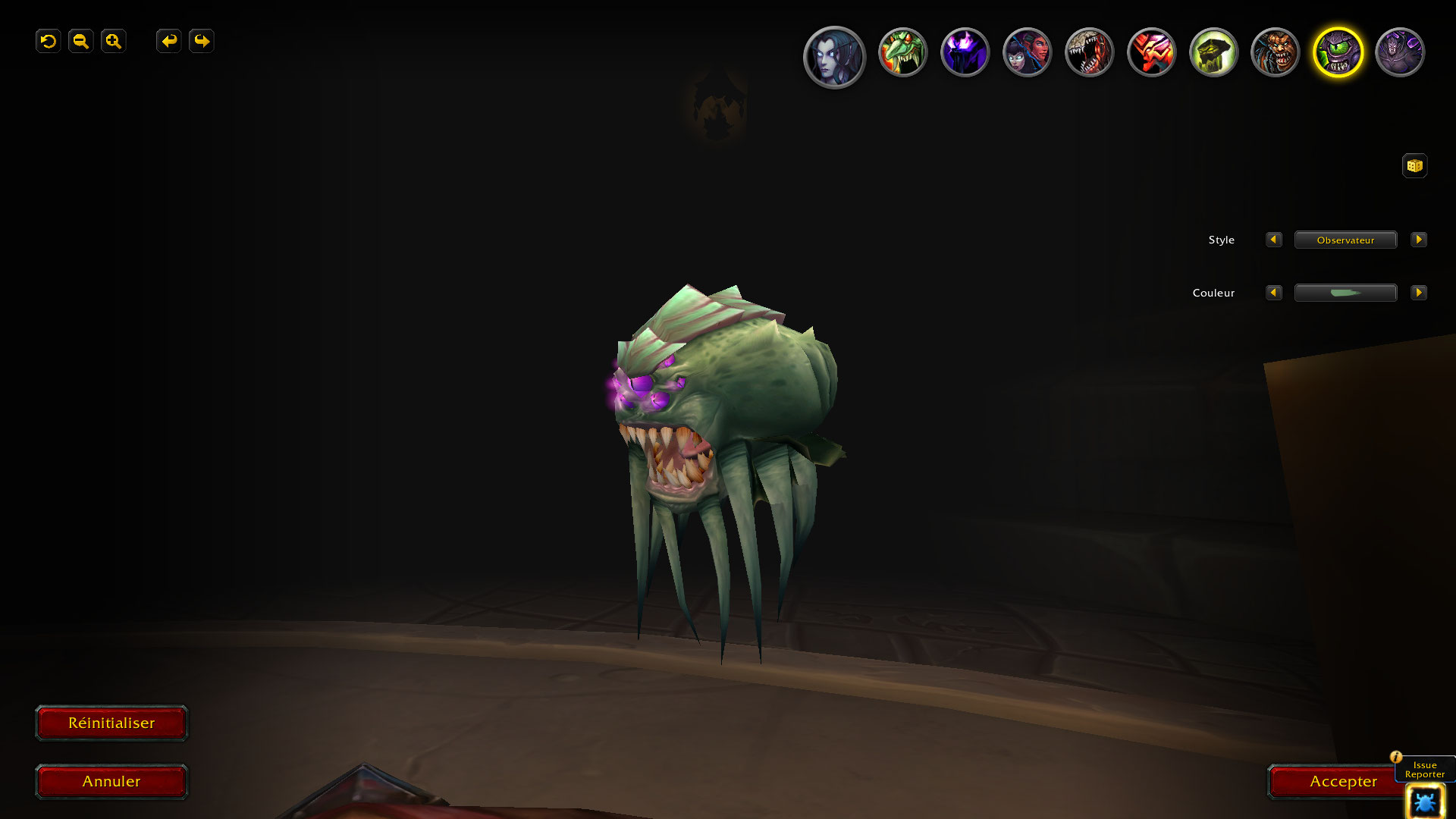Switch to the purple voidwalker portrait
1456x819 pixels.
(x=965, y=52)
